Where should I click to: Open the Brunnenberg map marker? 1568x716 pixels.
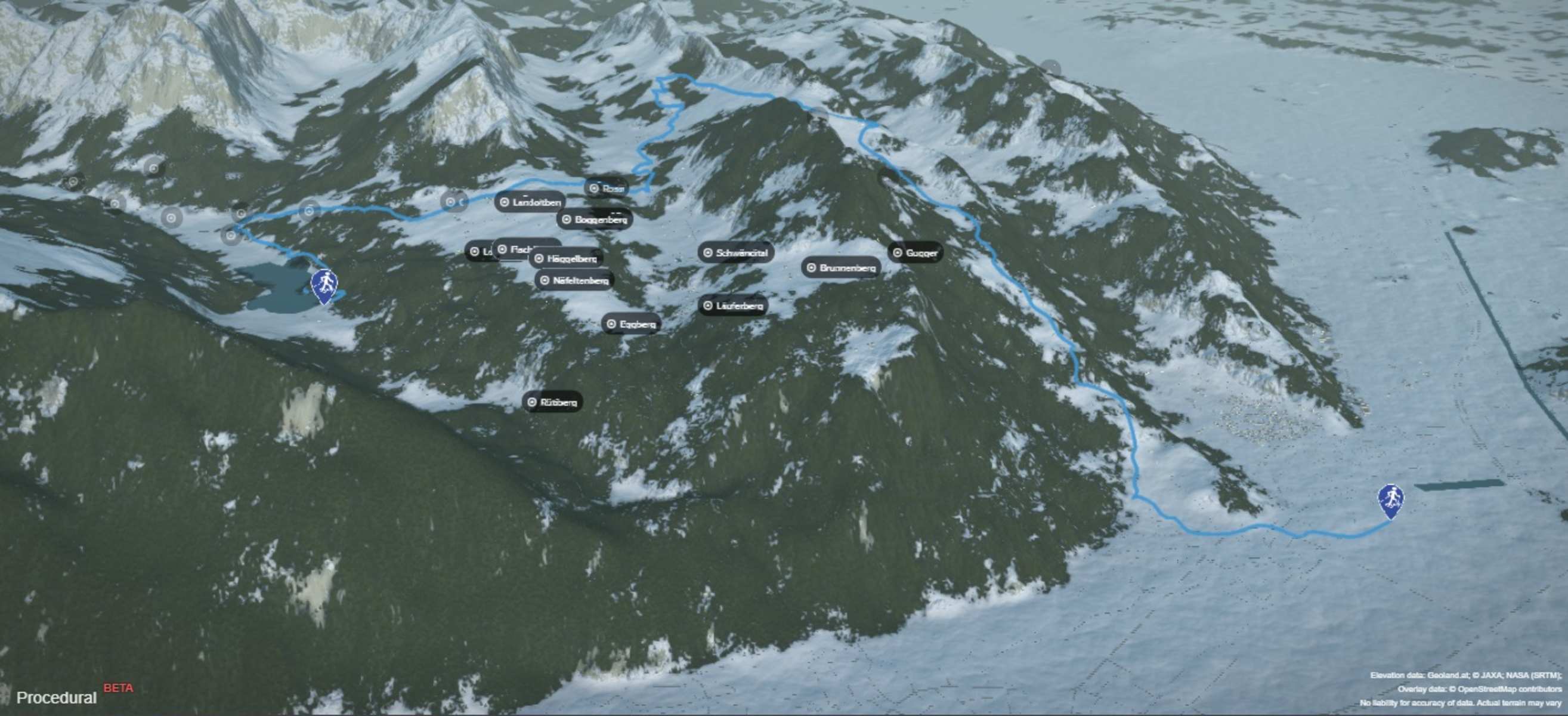click(840, 268)
